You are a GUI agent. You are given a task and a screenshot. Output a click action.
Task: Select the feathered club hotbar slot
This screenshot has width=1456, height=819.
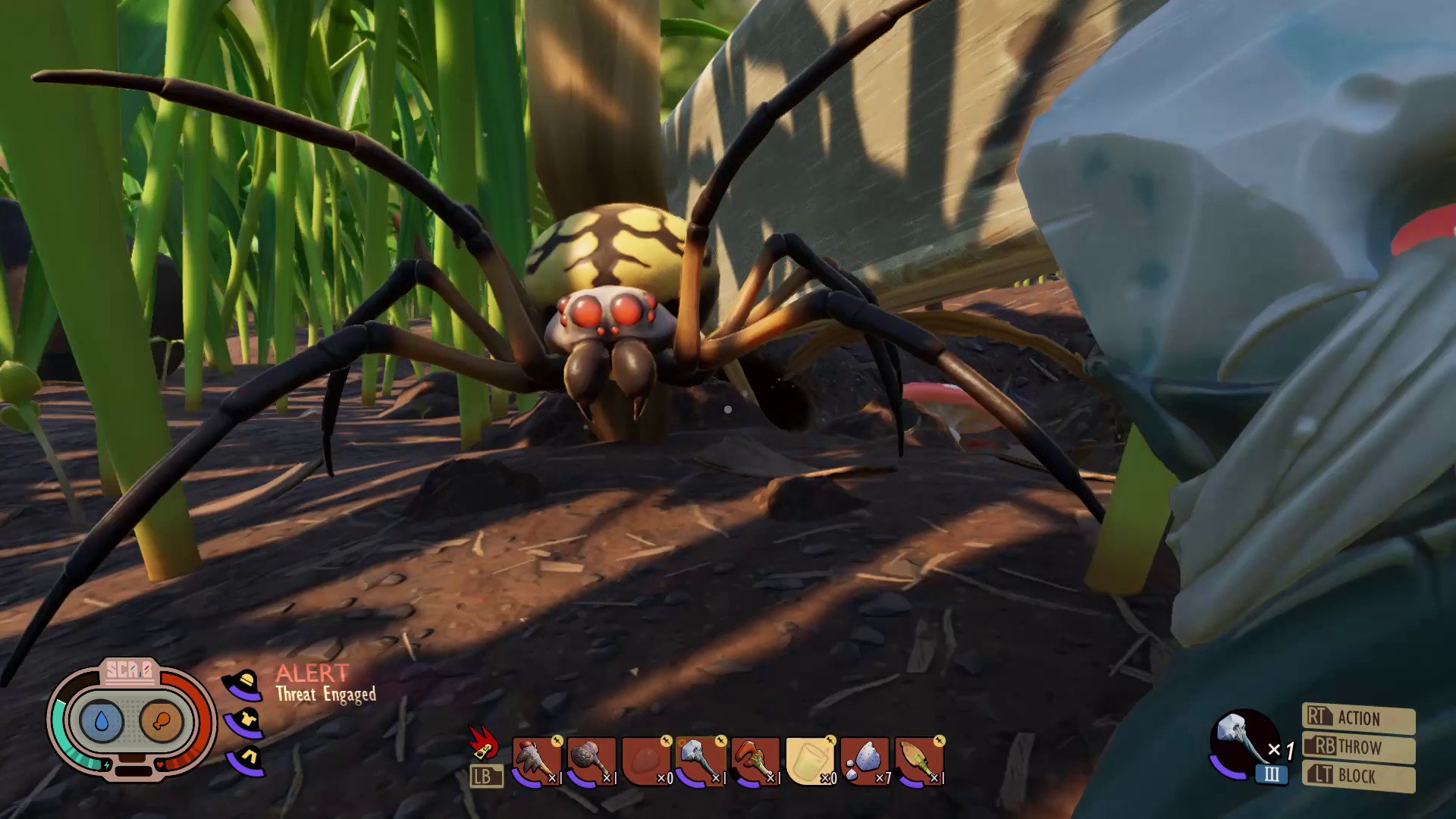click(537, 761)
